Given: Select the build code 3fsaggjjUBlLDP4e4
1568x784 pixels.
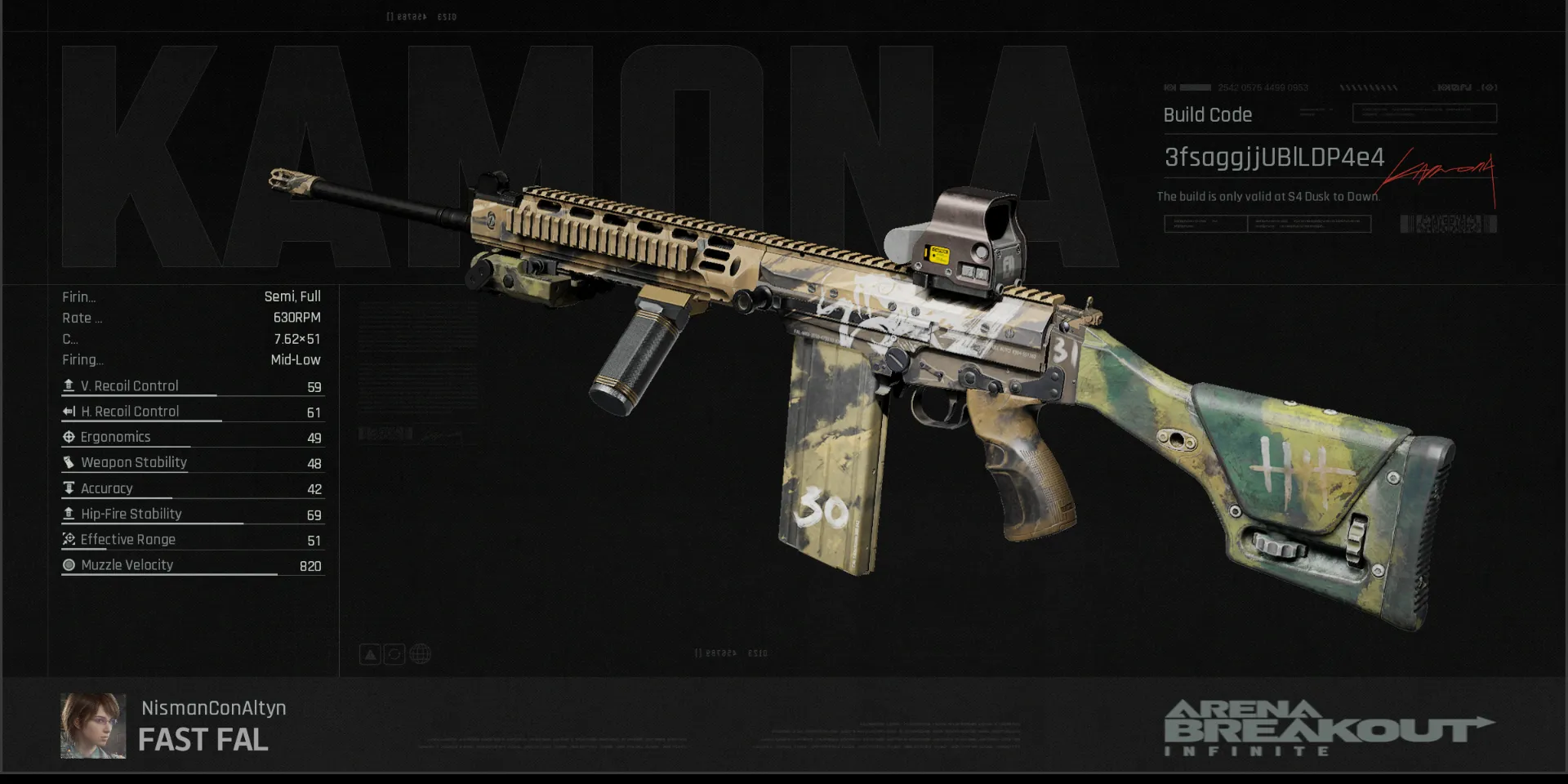Looking at the screenshot, I should point(1273,158).
